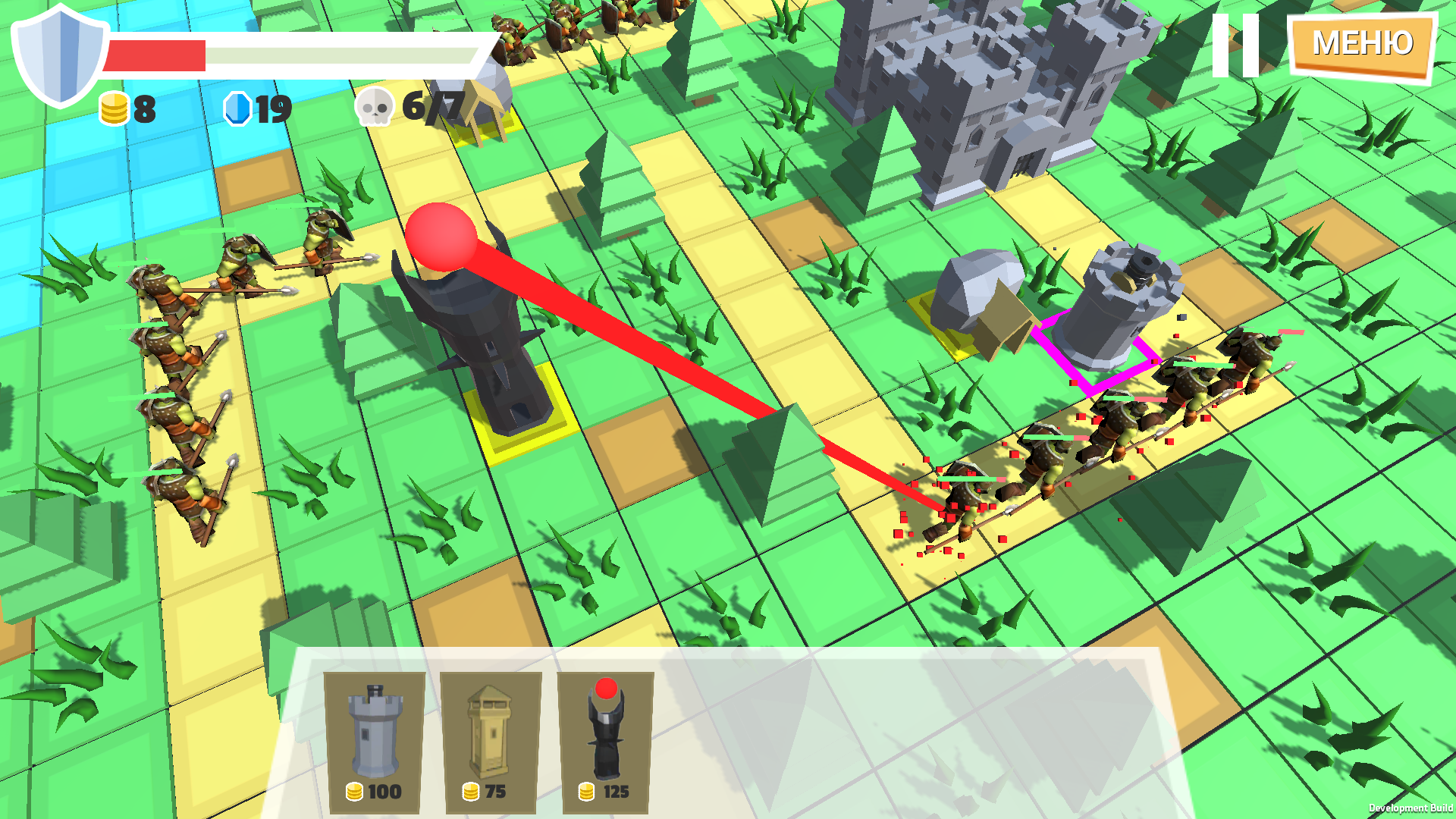This screenshot has height=819, width=1456.
Task: Click the gold coins counter icon
Action: coord(112,110)
